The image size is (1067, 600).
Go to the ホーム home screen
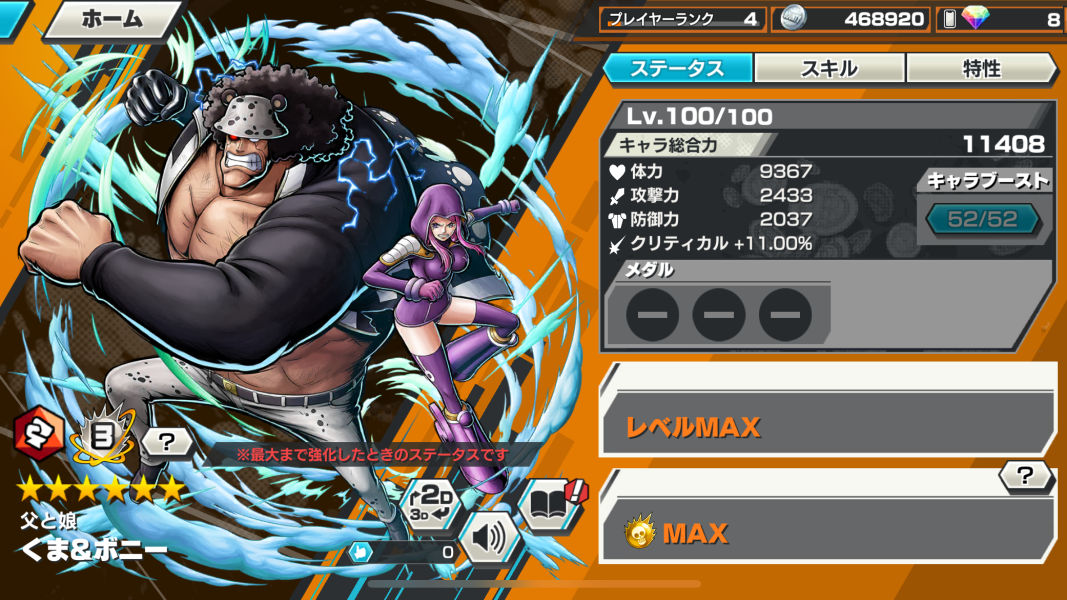pos(110,18)
